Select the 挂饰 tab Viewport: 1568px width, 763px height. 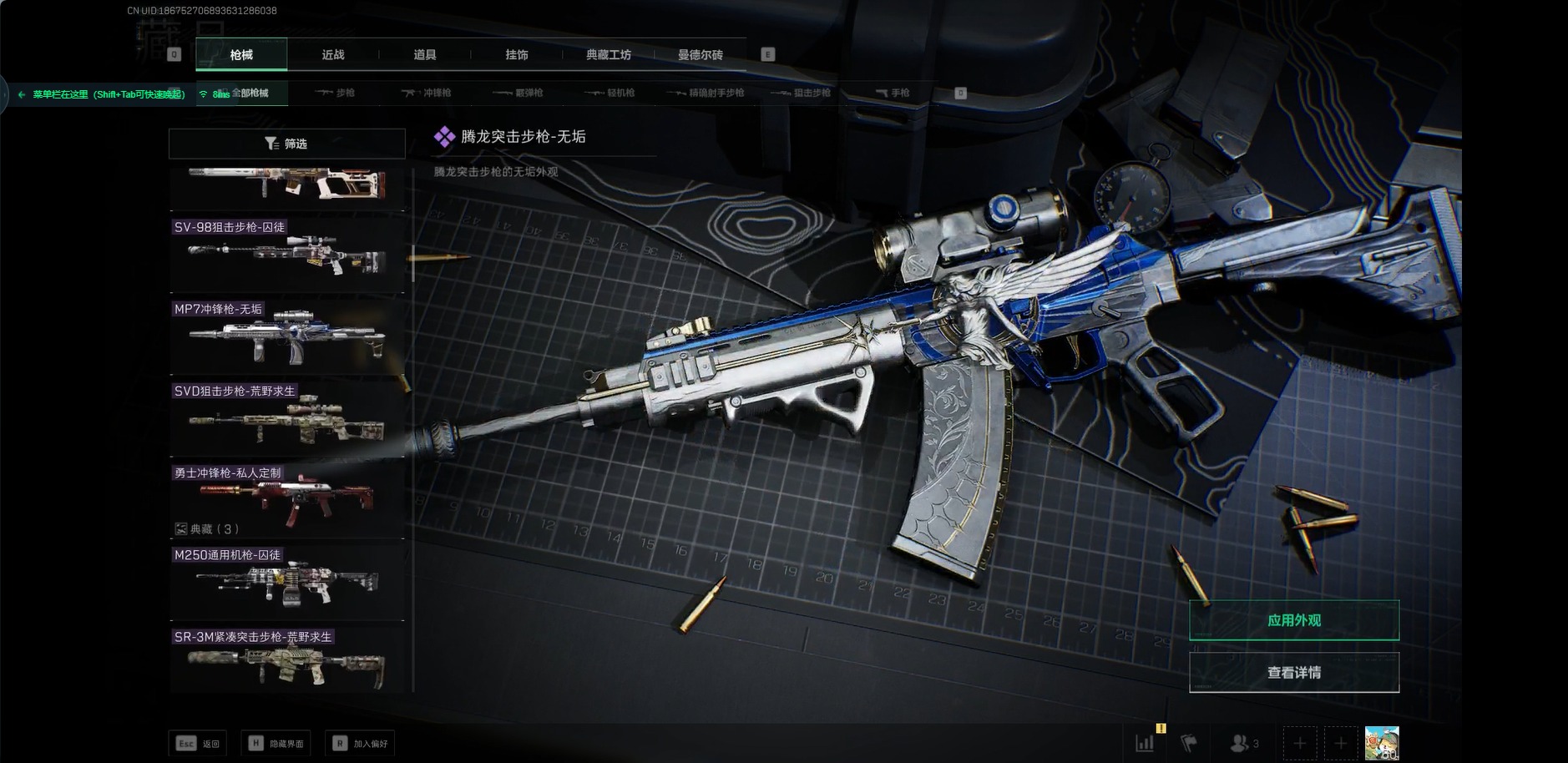[517, 55]
